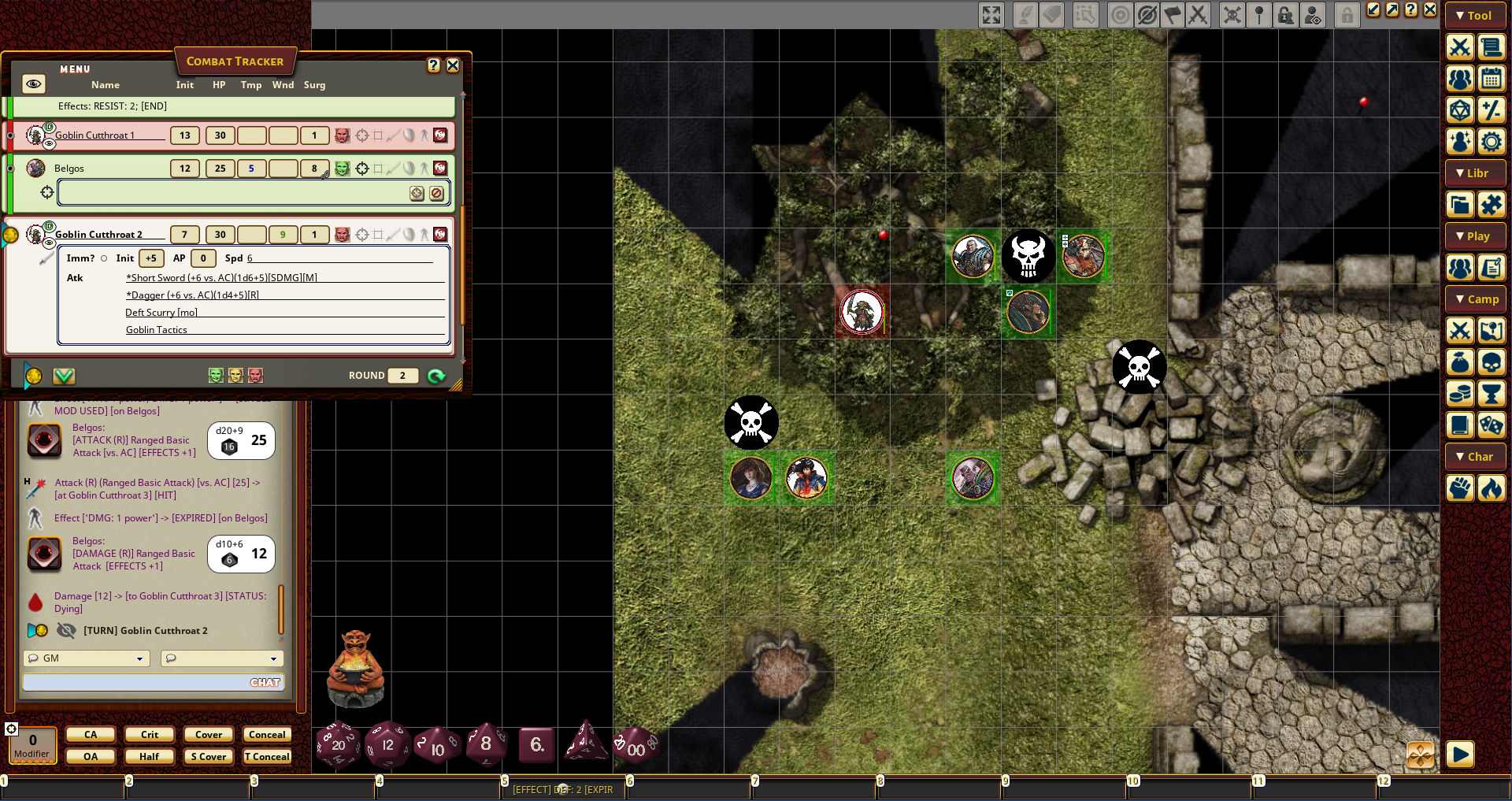Select the Goblin Cutthroat 1 entry
Image resolution: width=1512 pixels, height=801 pixels.
click(x=94, y=135)
